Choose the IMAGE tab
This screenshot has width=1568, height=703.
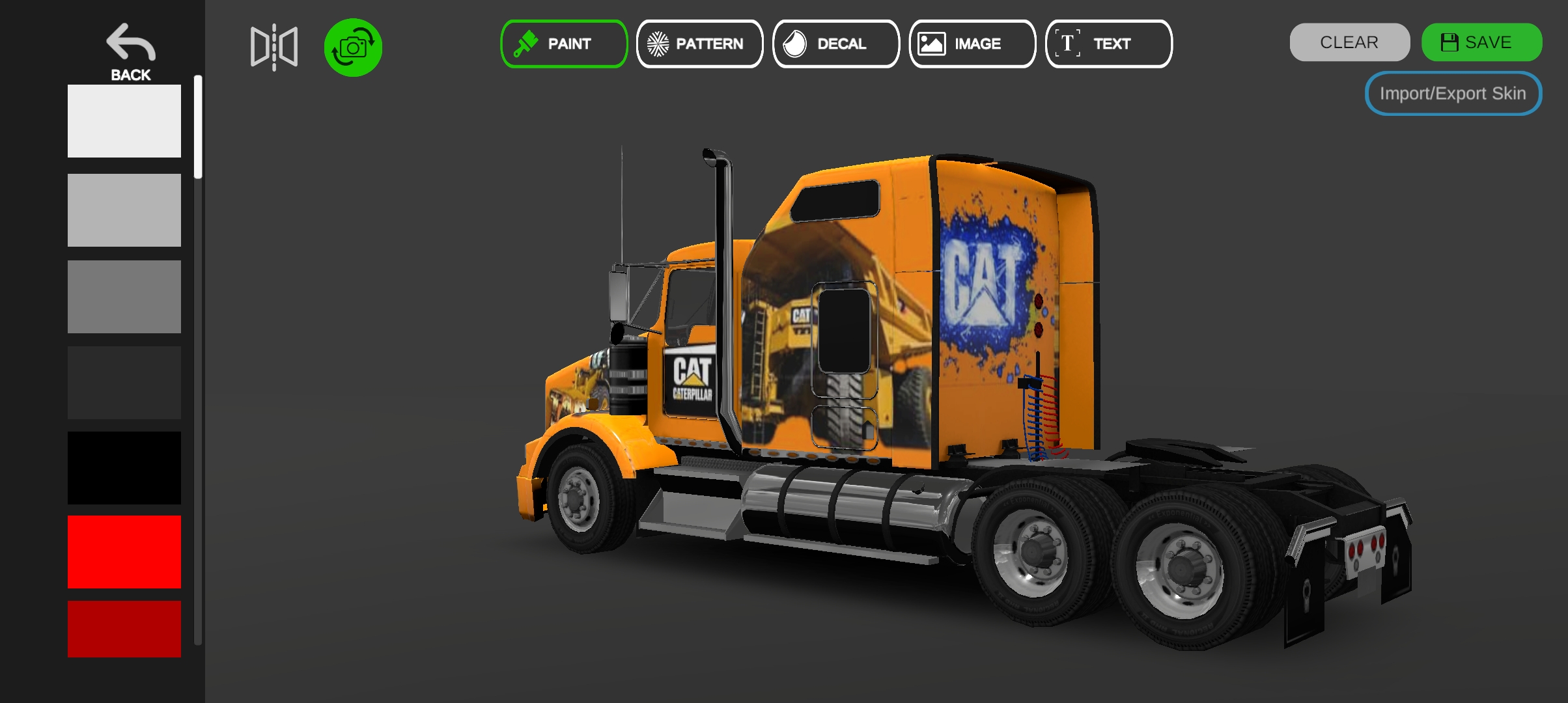coord(972,44)
